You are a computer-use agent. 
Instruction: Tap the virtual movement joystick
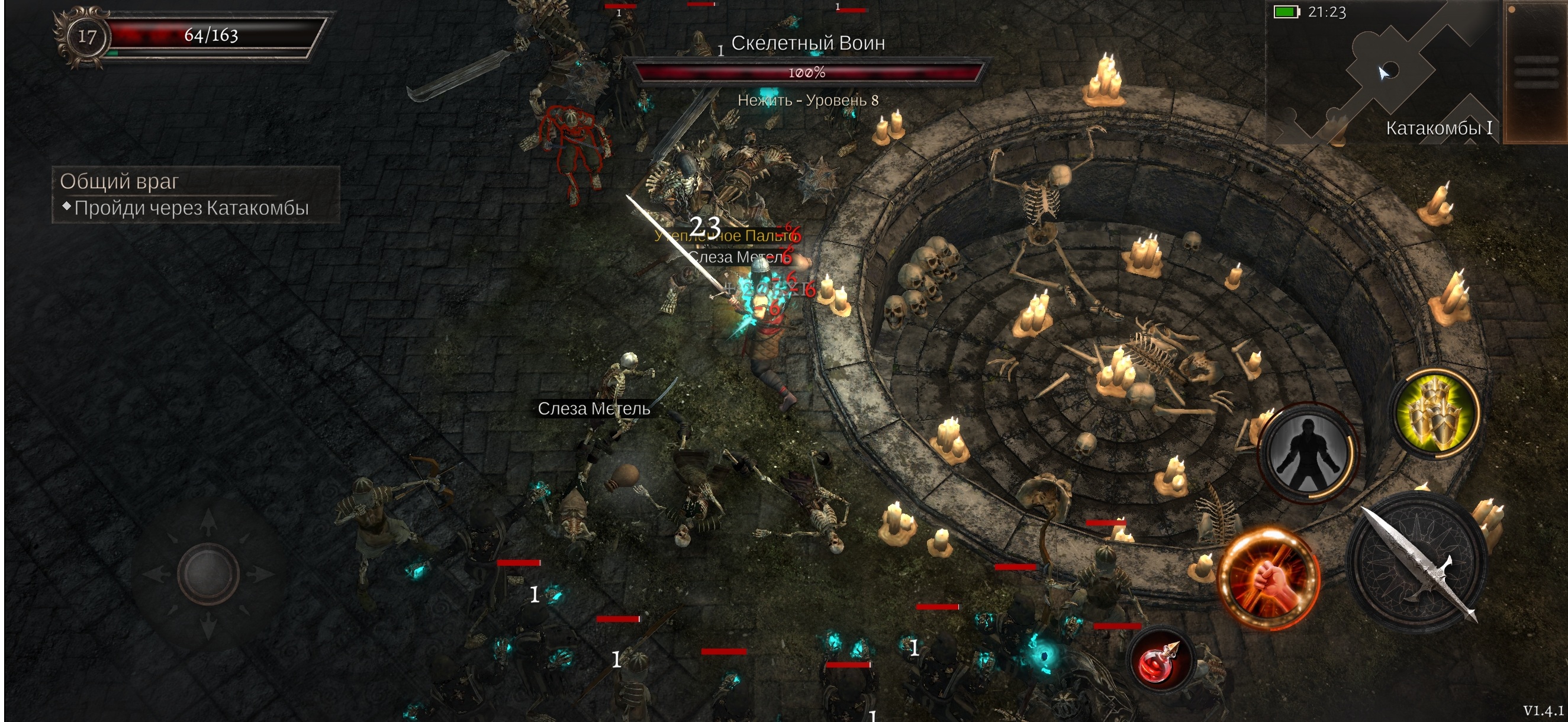point(208,572)
